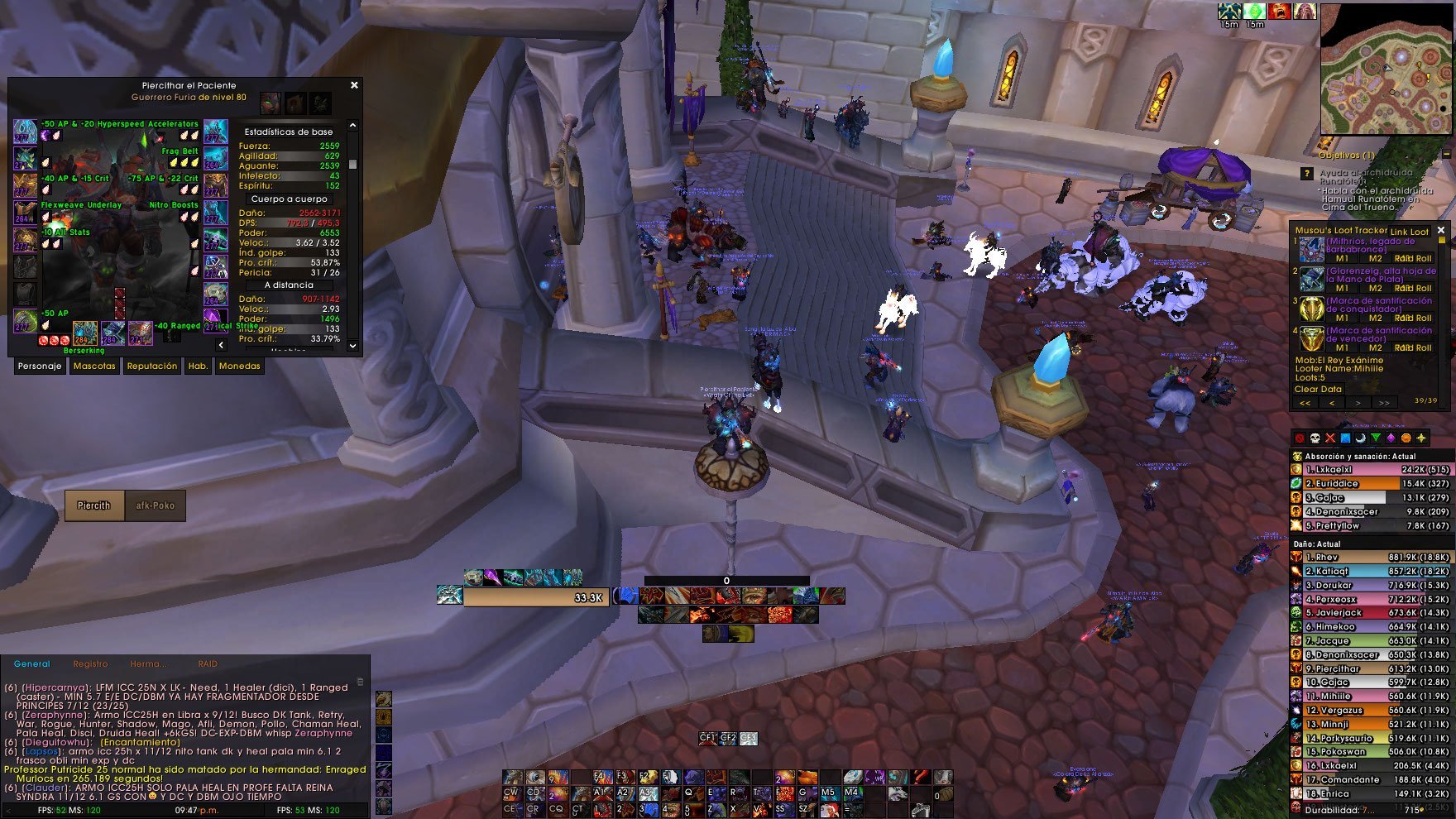Switch to the RAID chat tab
This screenshot has height=819, width=1456.
[x=208, y=663]
